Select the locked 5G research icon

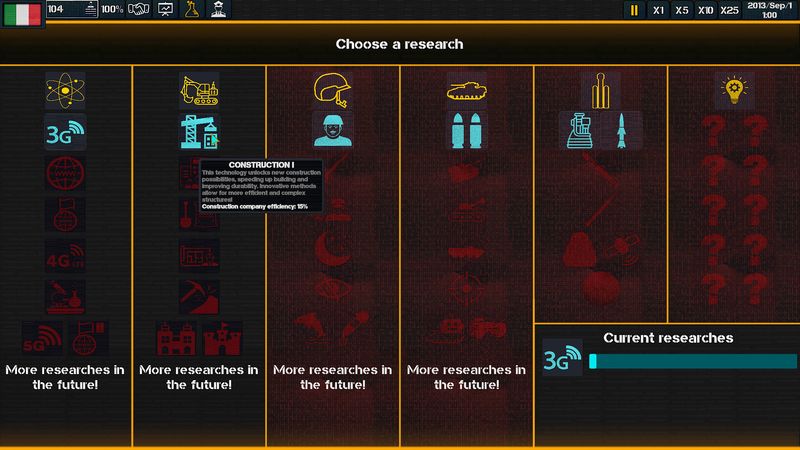click(x=43, y=338)
